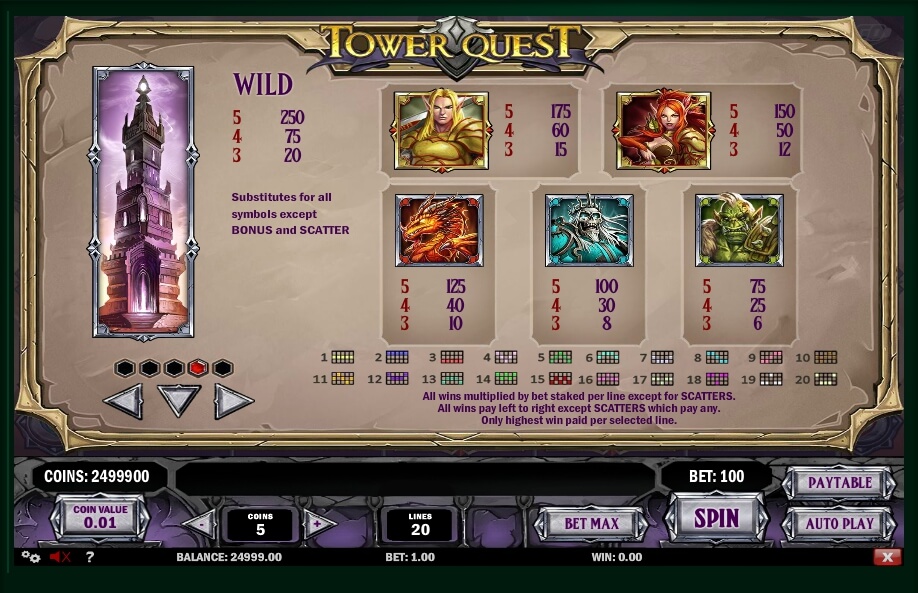Select the first paytable page dot
Image resolution: width=918 pixels, height=593 pixels.
[125, 368]
